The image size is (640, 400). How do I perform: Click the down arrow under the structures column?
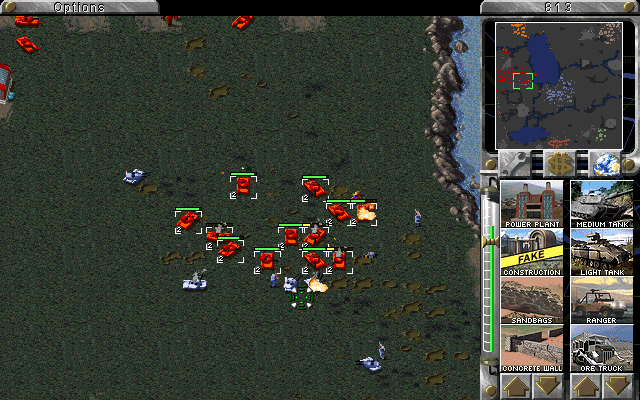(548, 386)
